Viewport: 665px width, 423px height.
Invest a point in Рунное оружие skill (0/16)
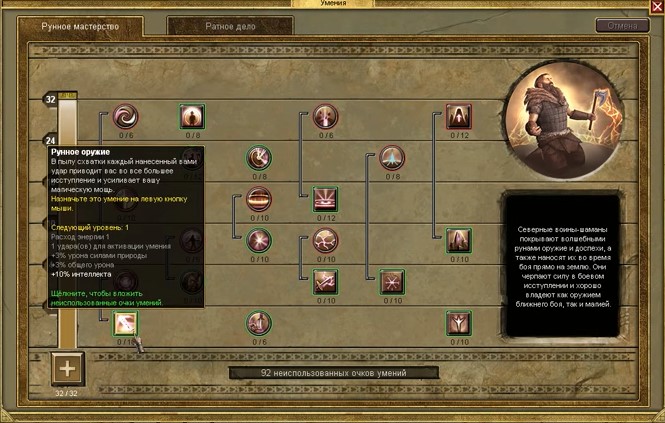click(126, 323)
